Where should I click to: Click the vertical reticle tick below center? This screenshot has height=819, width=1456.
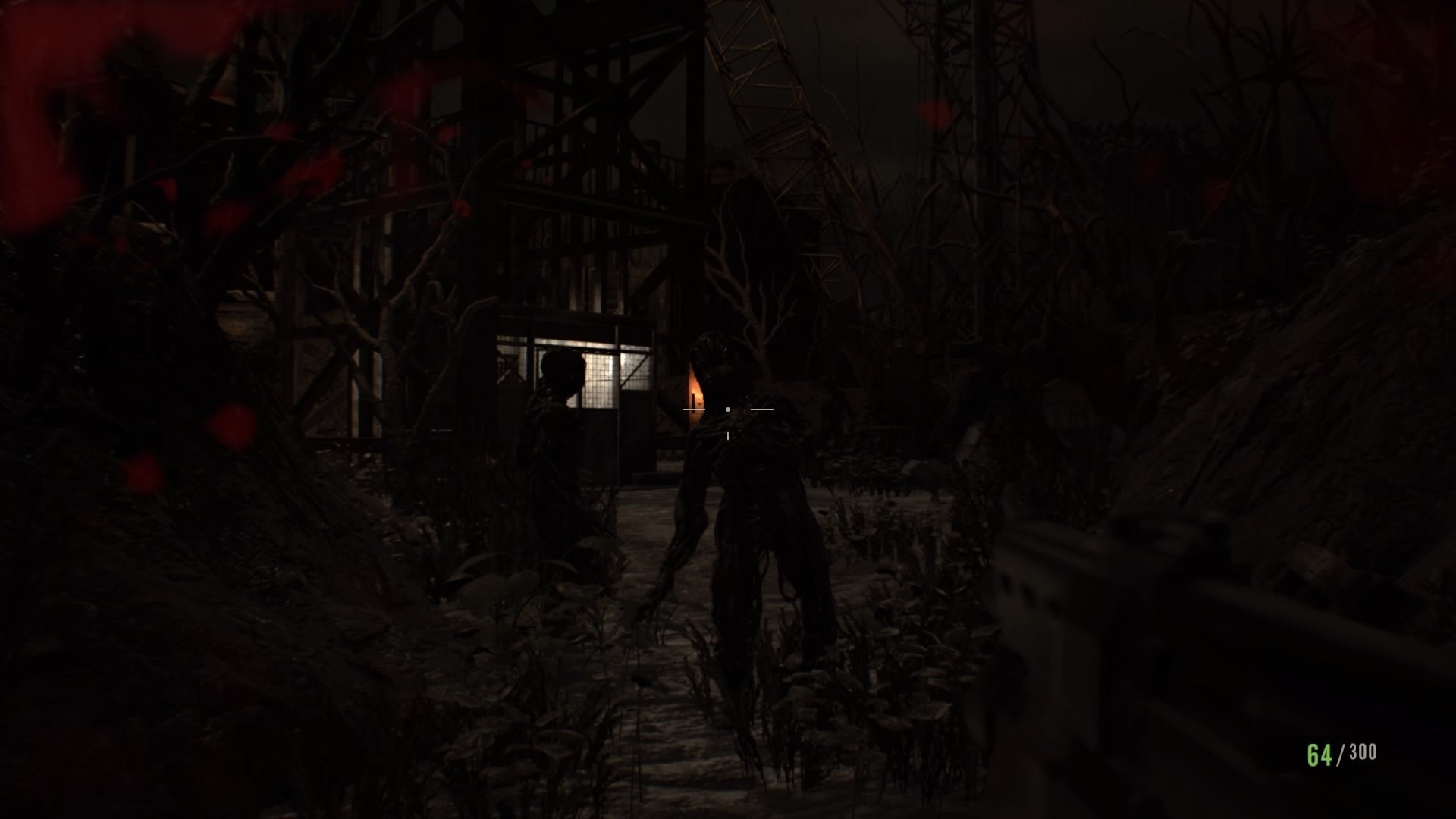click(x=728, y=435)
